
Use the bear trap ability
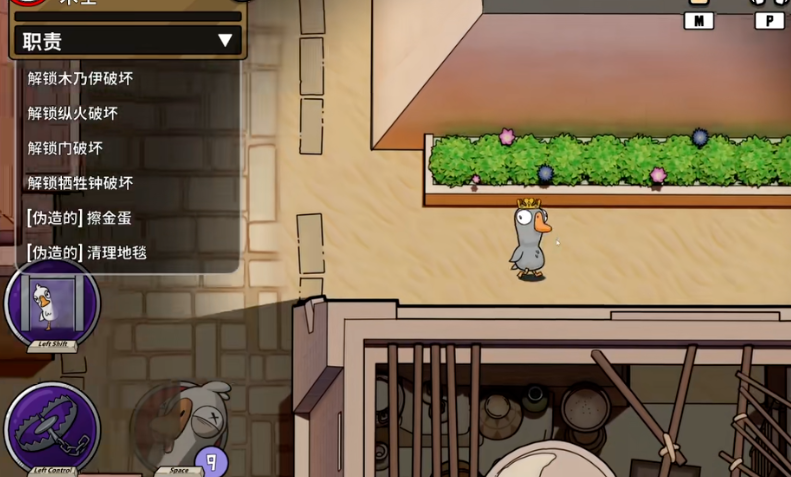pyautogui.click(x=52, y=428)
